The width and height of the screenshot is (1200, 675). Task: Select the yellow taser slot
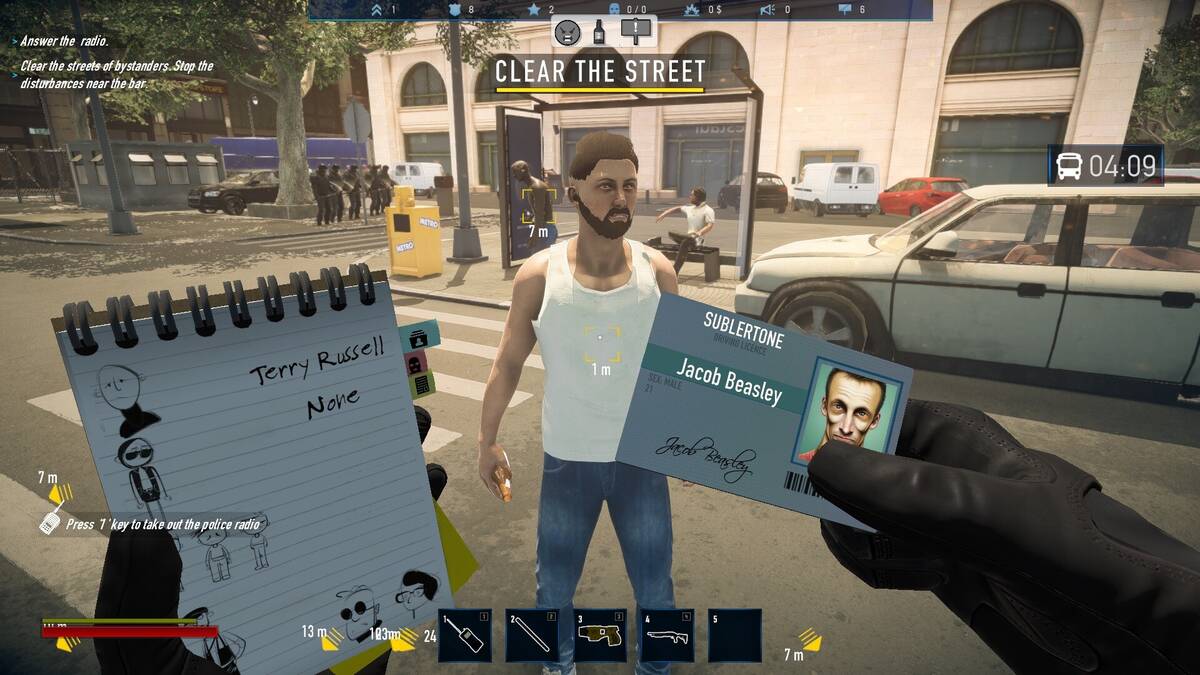point(599,636)
